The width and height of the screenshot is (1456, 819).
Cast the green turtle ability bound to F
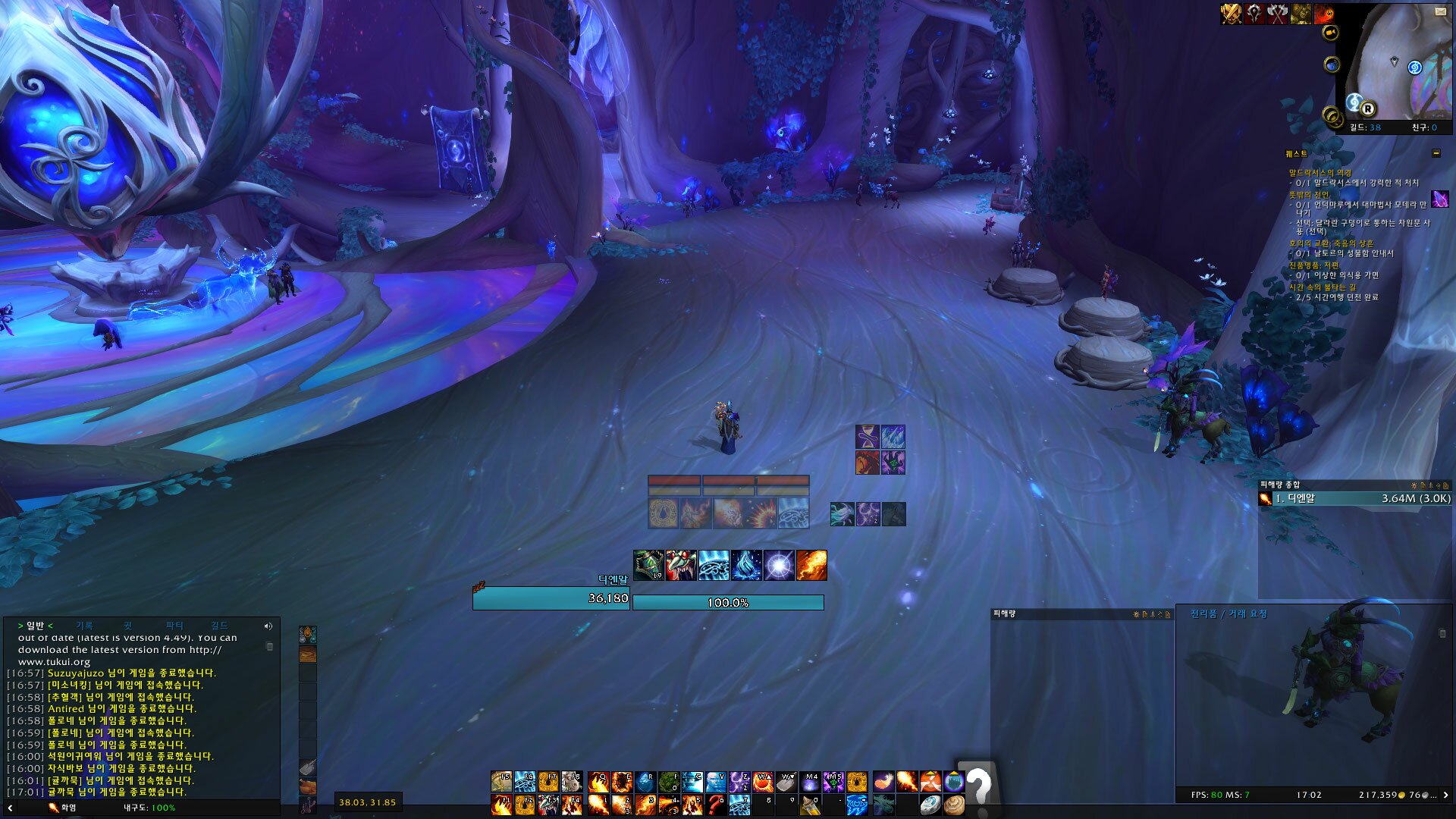tap(668, 782)
